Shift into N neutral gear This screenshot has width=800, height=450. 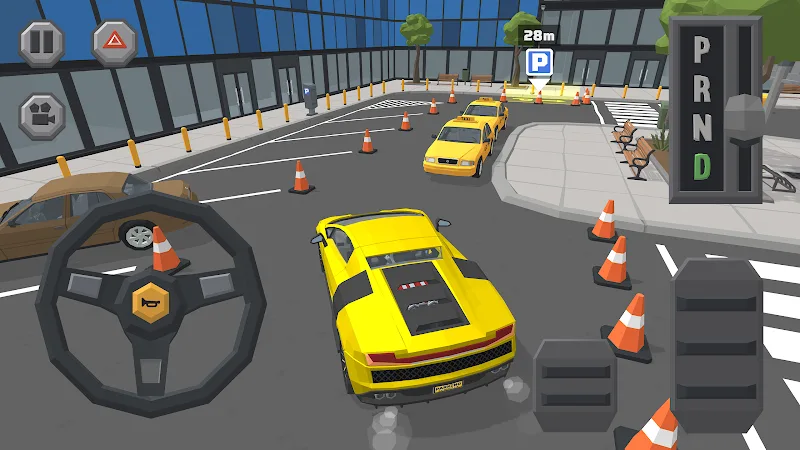[x=703, y=127]
